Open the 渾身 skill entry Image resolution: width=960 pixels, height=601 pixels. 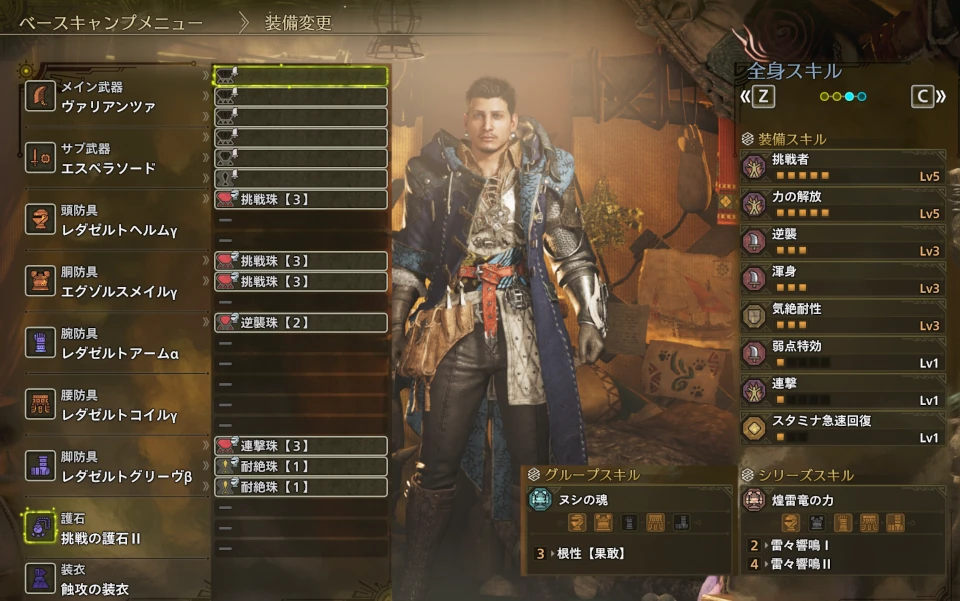pyautogui.click(x=843, y=279)
